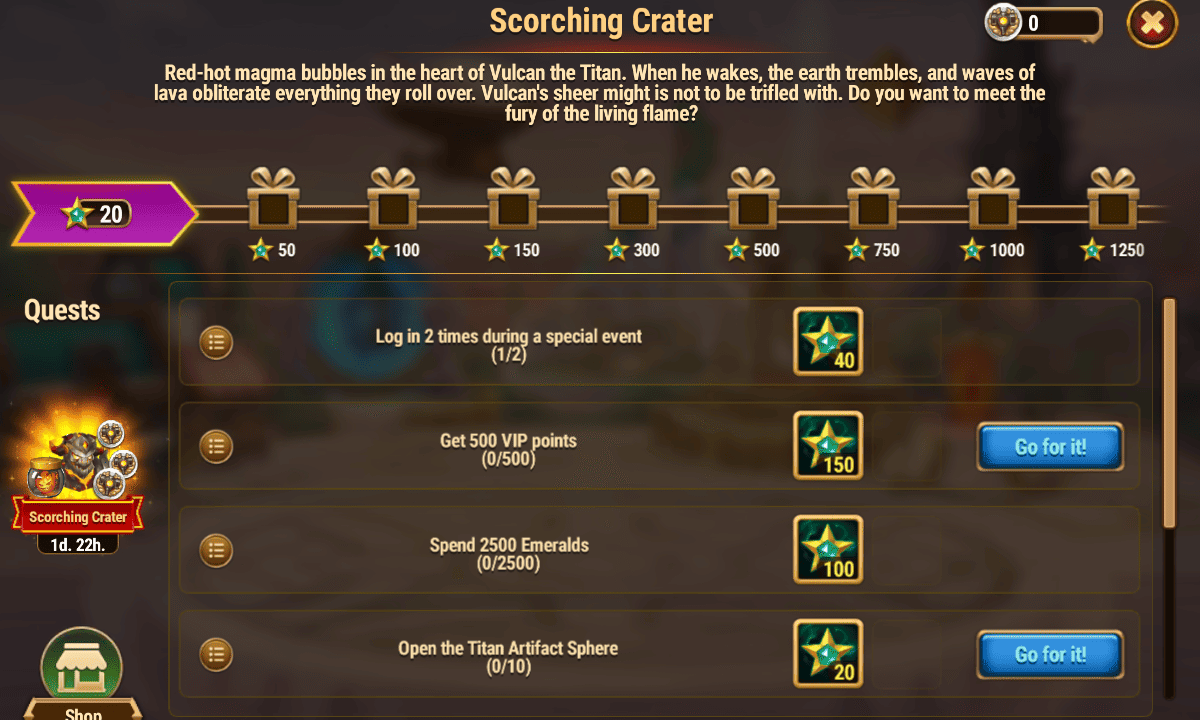
Task: Open the 1000-star reward gift box
Action: (993, 202)
